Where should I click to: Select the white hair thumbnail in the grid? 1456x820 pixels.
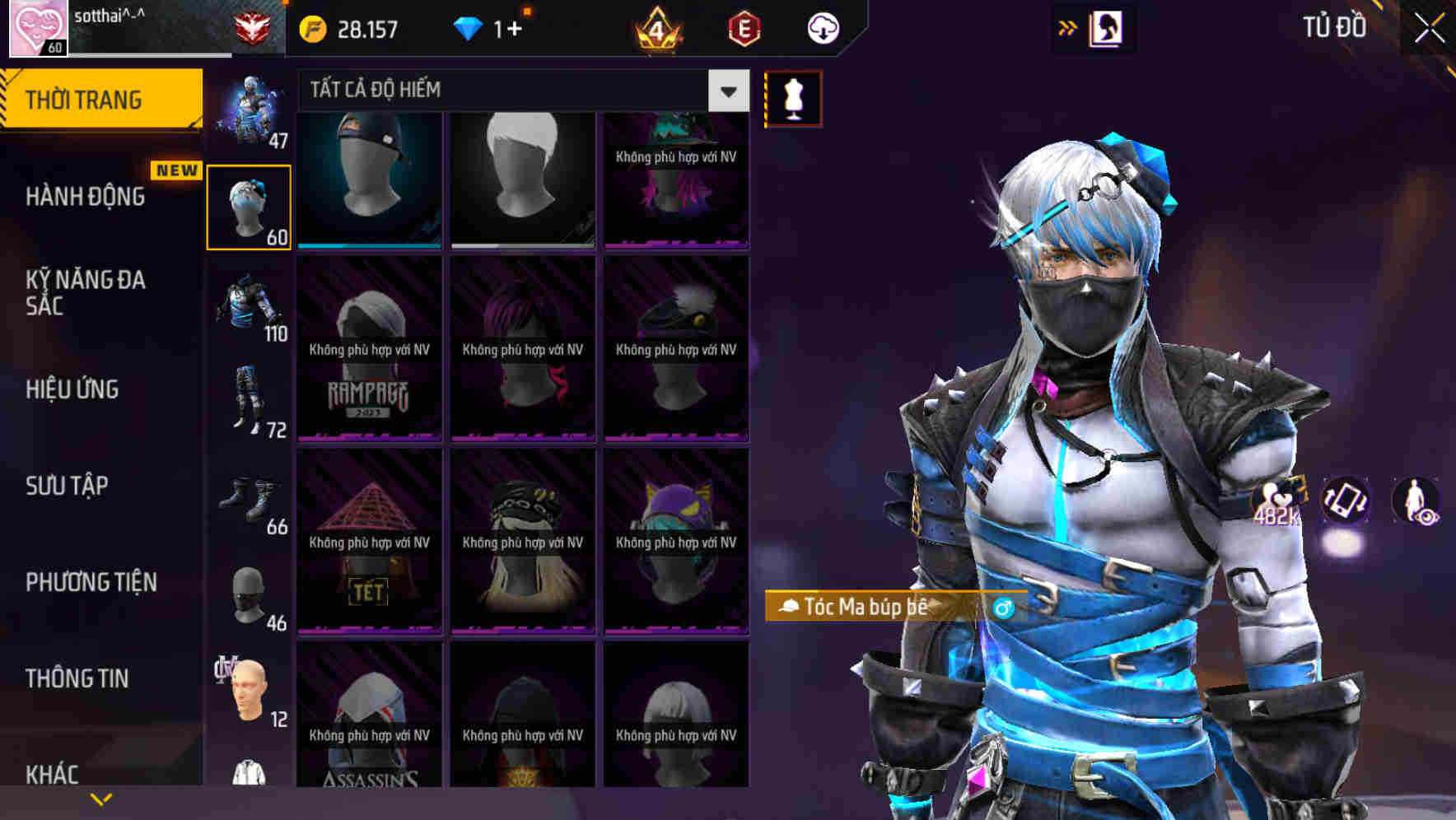pos(522,177)
